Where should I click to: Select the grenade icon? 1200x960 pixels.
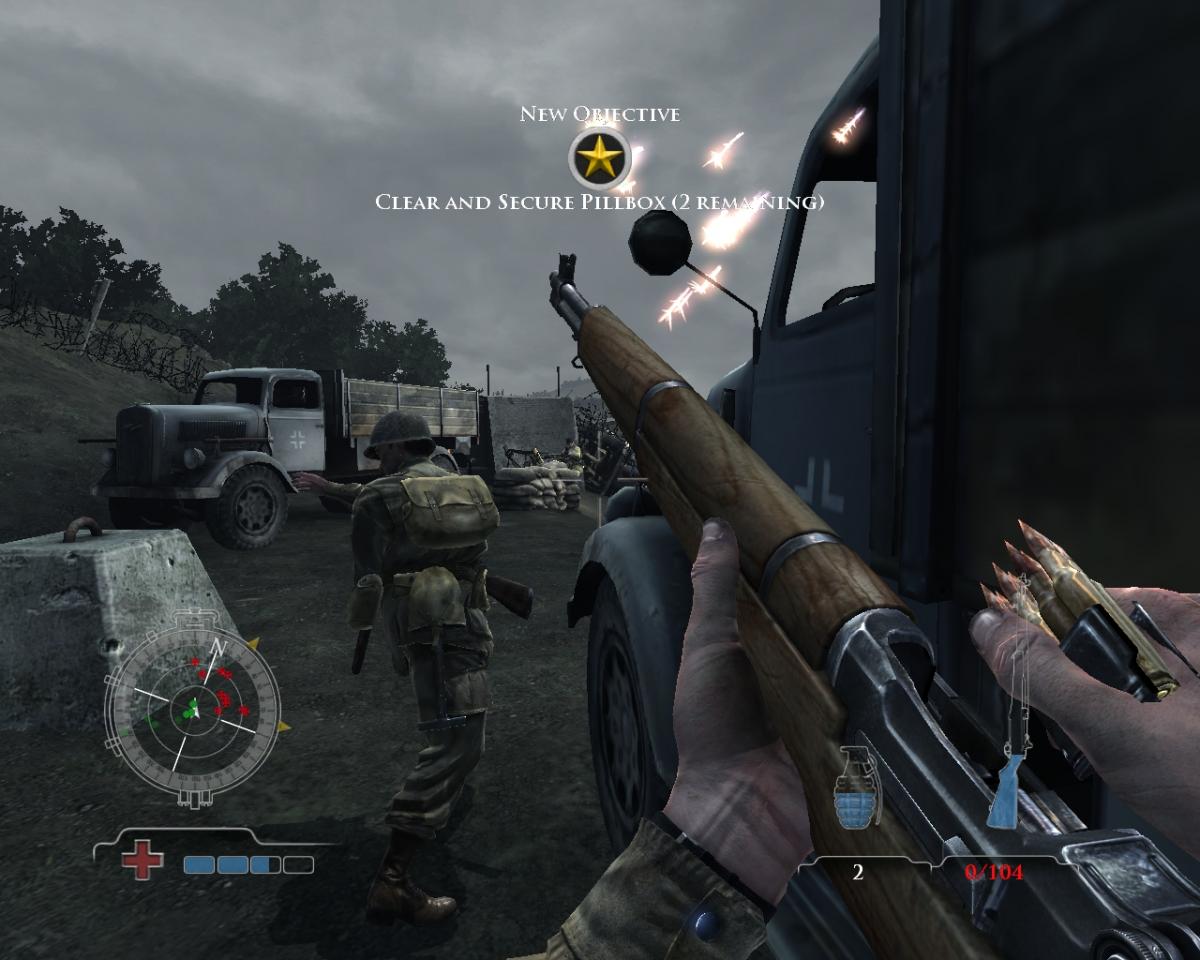click(857, 790)
